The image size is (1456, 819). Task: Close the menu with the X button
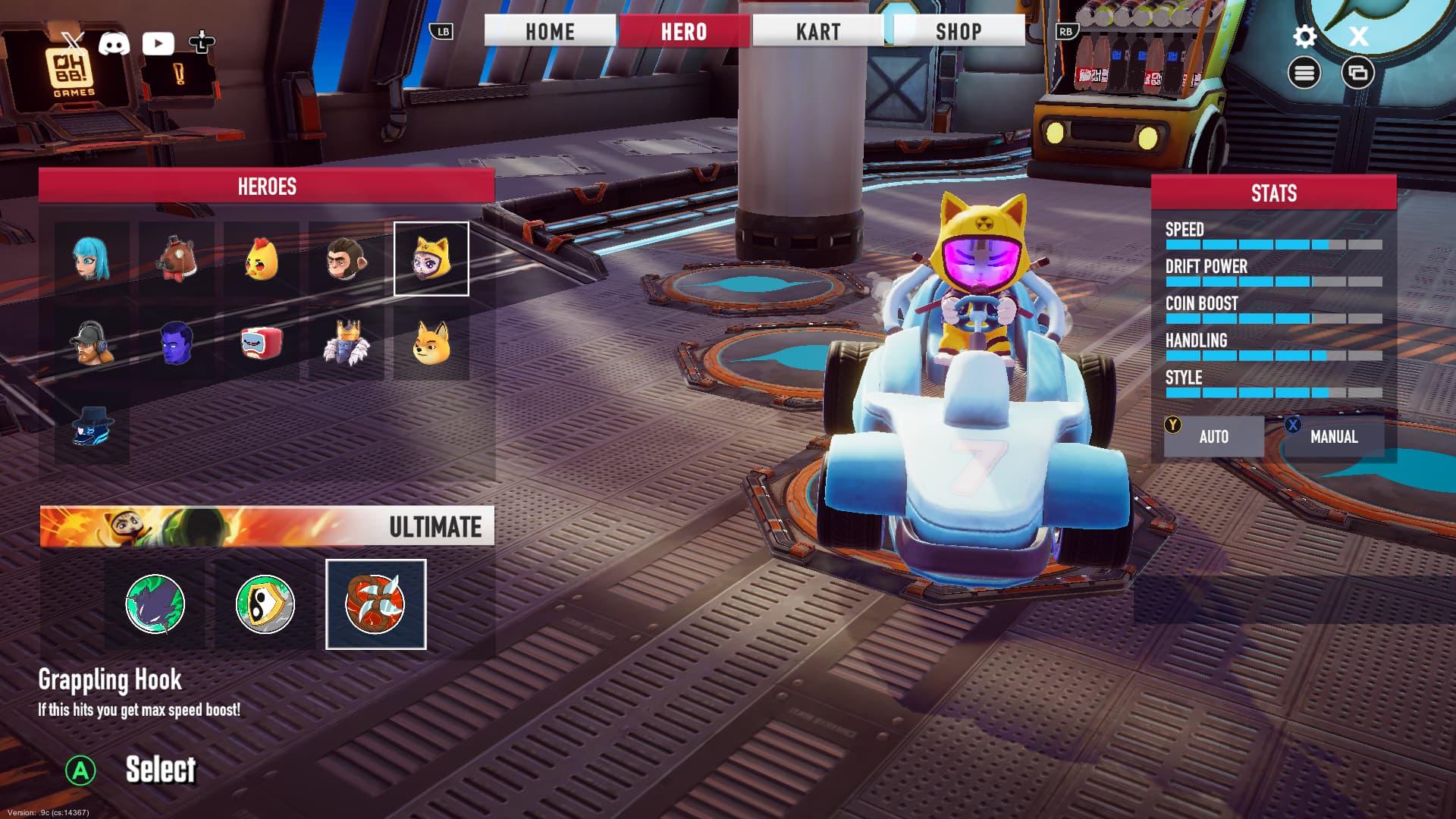(1358, 36)
